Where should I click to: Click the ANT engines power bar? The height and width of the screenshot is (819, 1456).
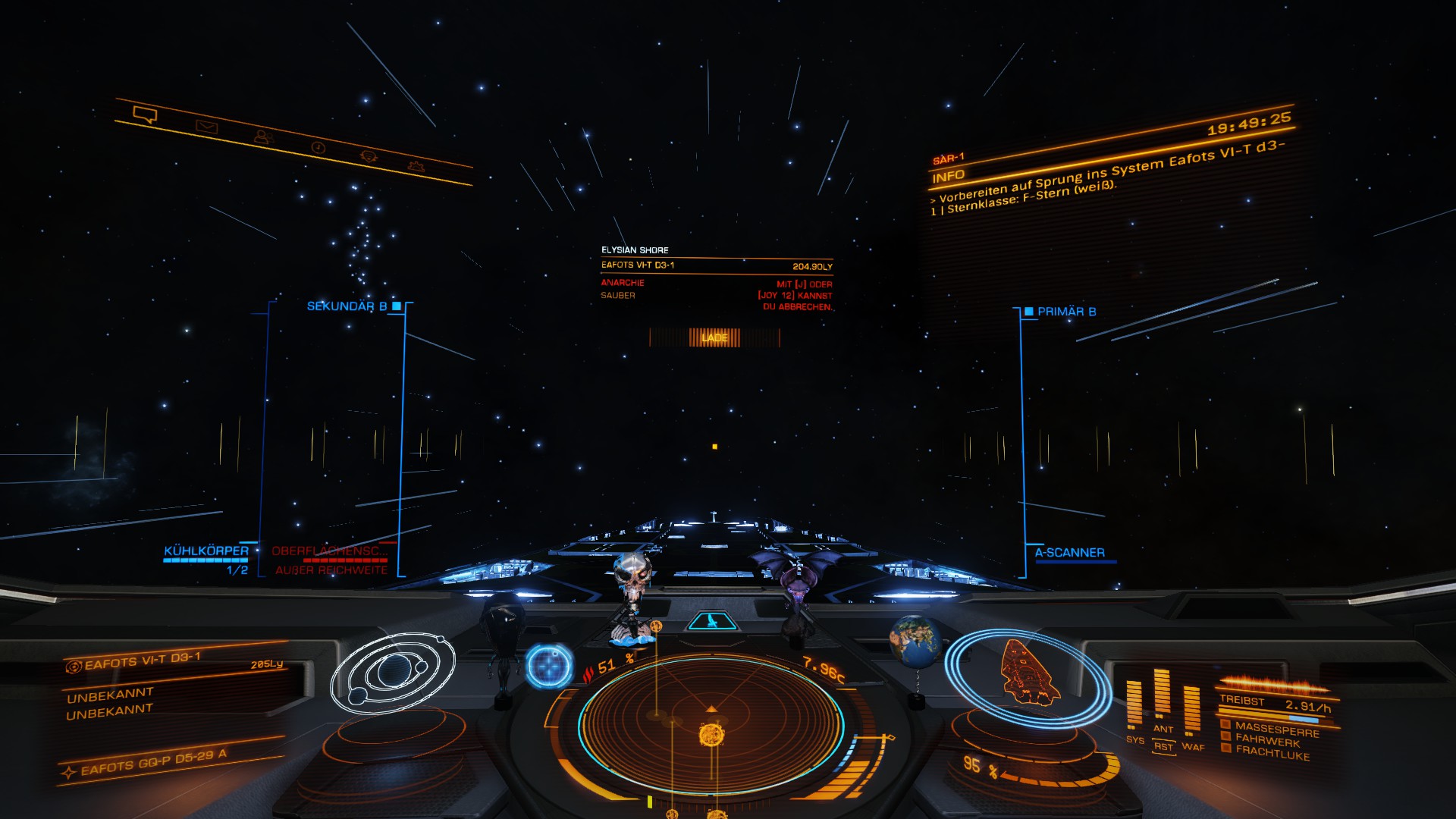coord(1162,694)
